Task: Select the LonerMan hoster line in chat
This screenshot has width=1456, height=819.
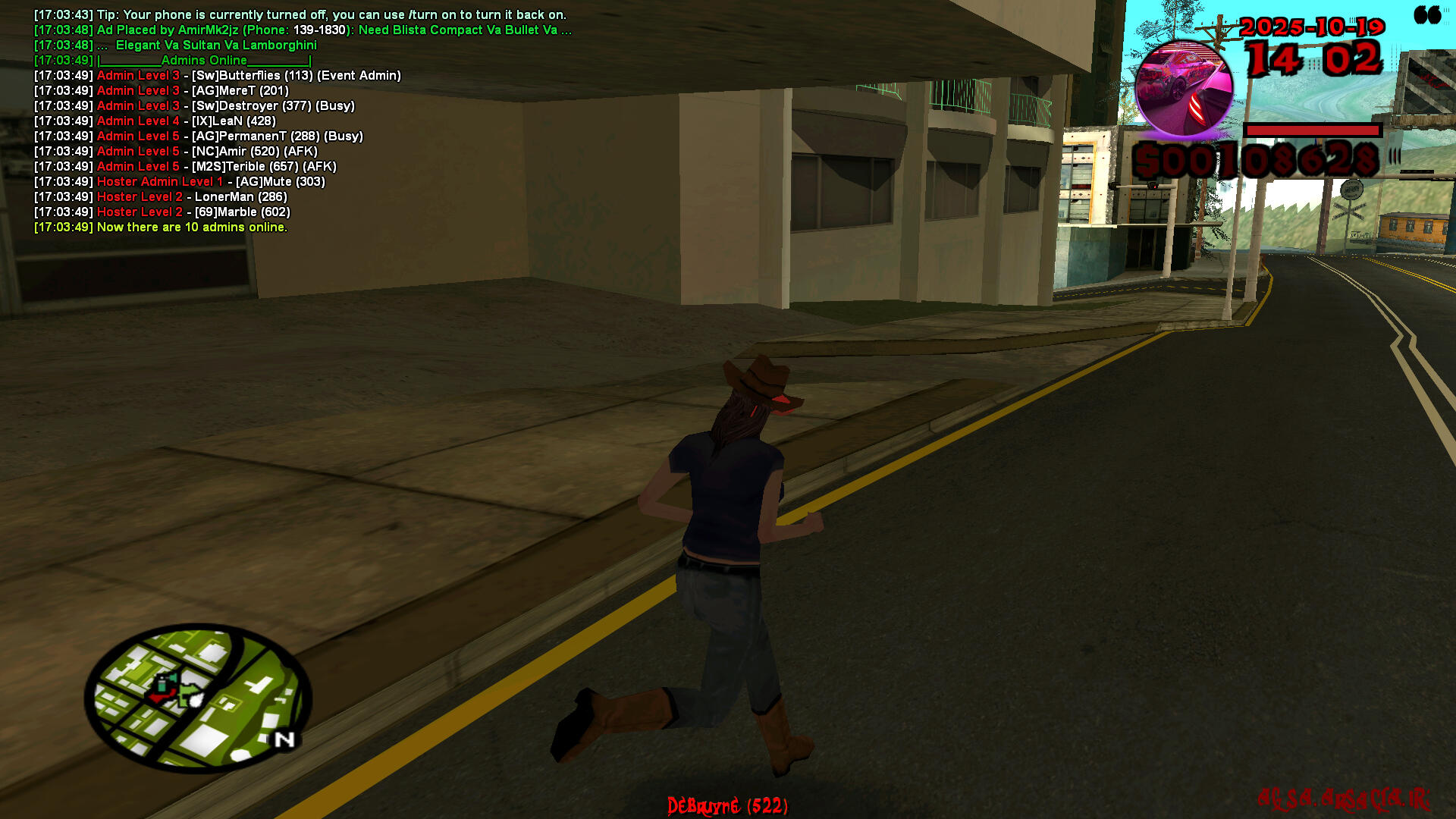Action: [161, 197]
